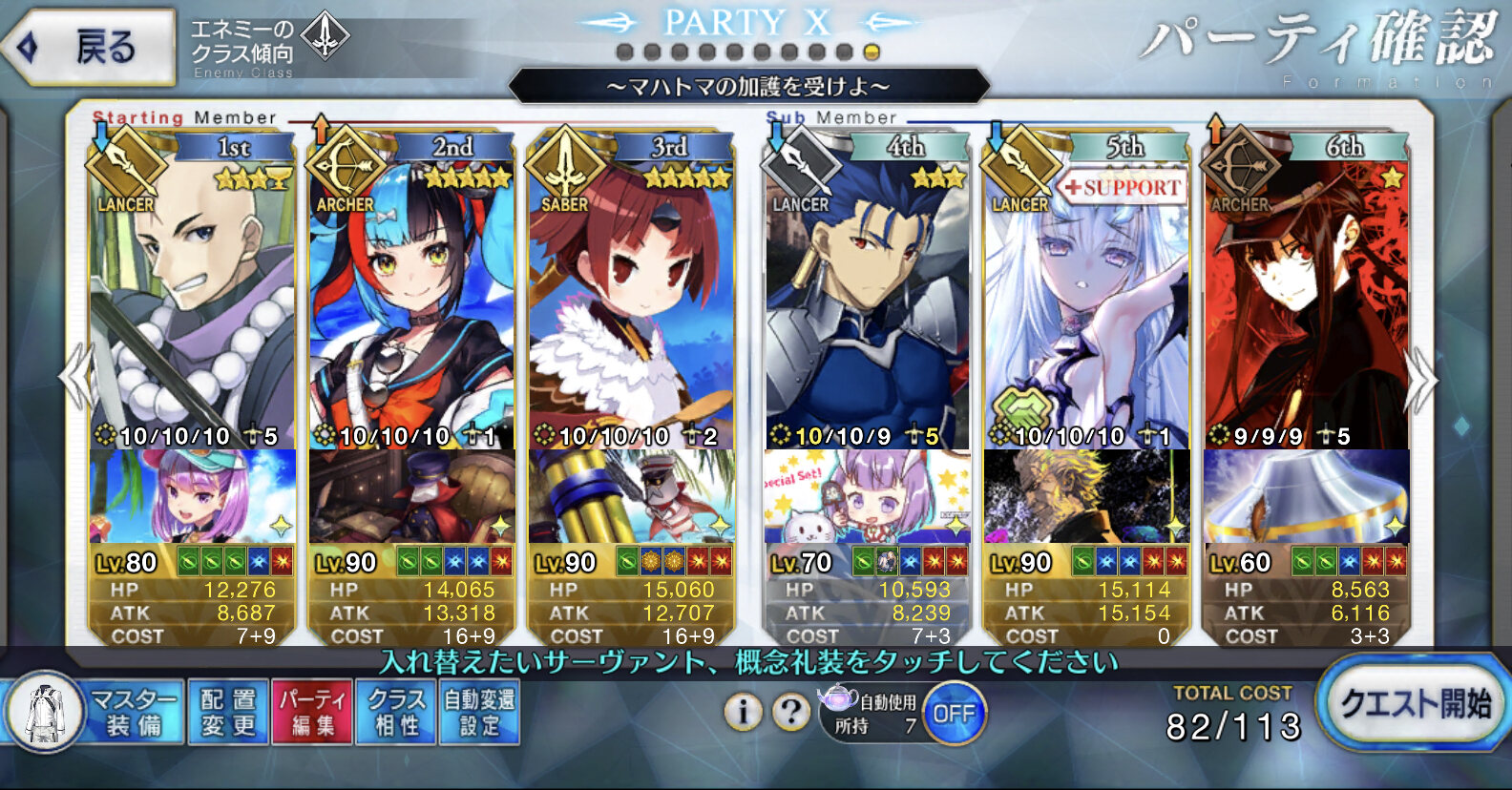Show the enemy class tendency info
Image resolution: width=1512 pixels, height=790 pixels.
(x=269, y=46)
